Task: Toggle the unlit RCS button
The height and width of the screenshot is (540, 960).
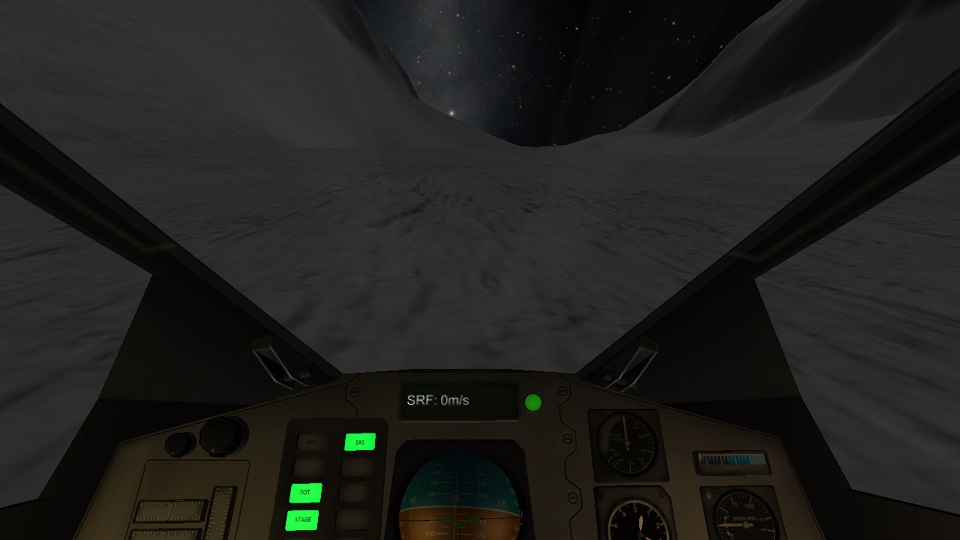Action: click(x=312, y=441)
